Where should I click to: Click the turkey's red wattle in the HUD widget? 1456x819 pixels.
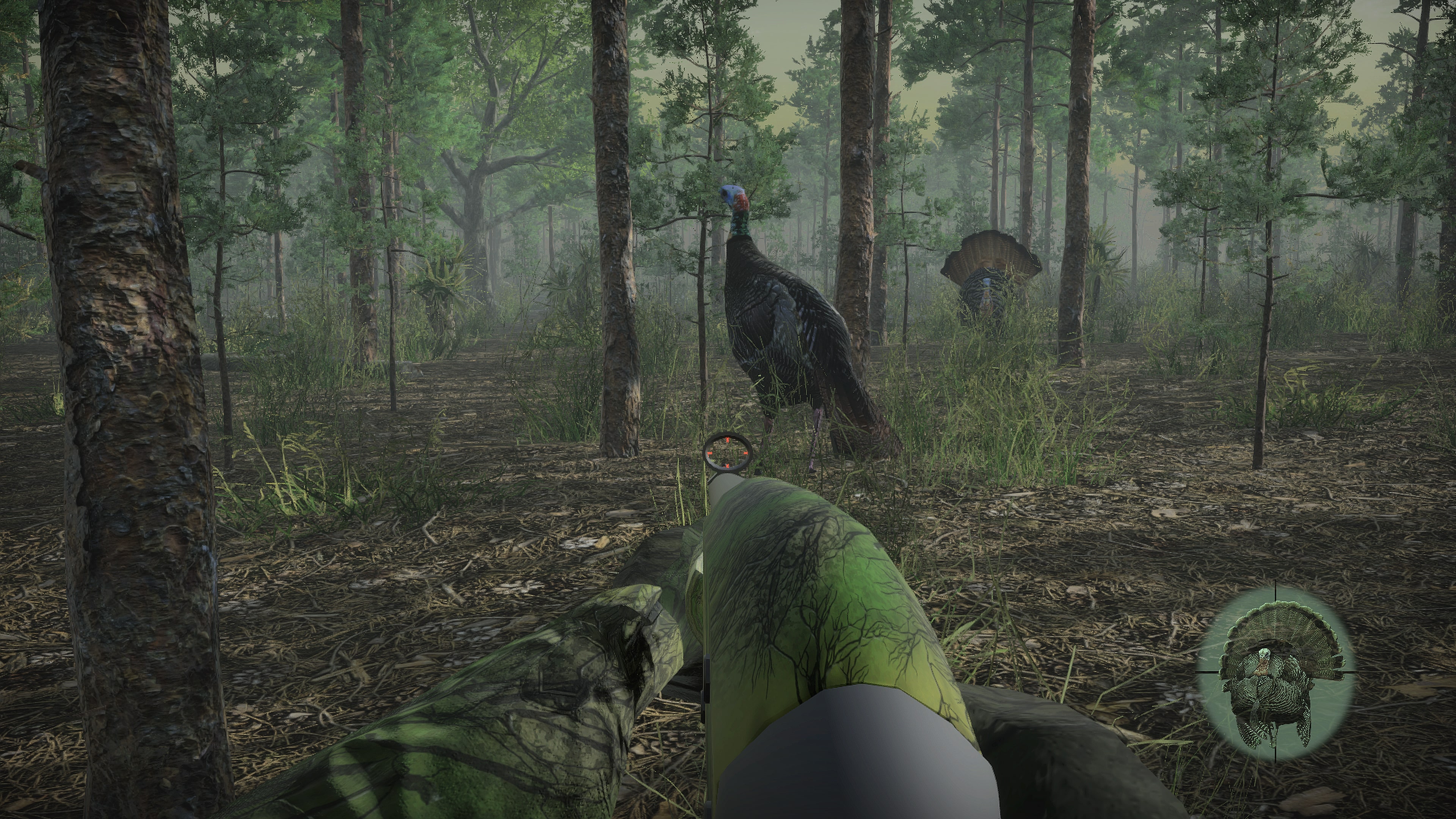coord(1262,668)
